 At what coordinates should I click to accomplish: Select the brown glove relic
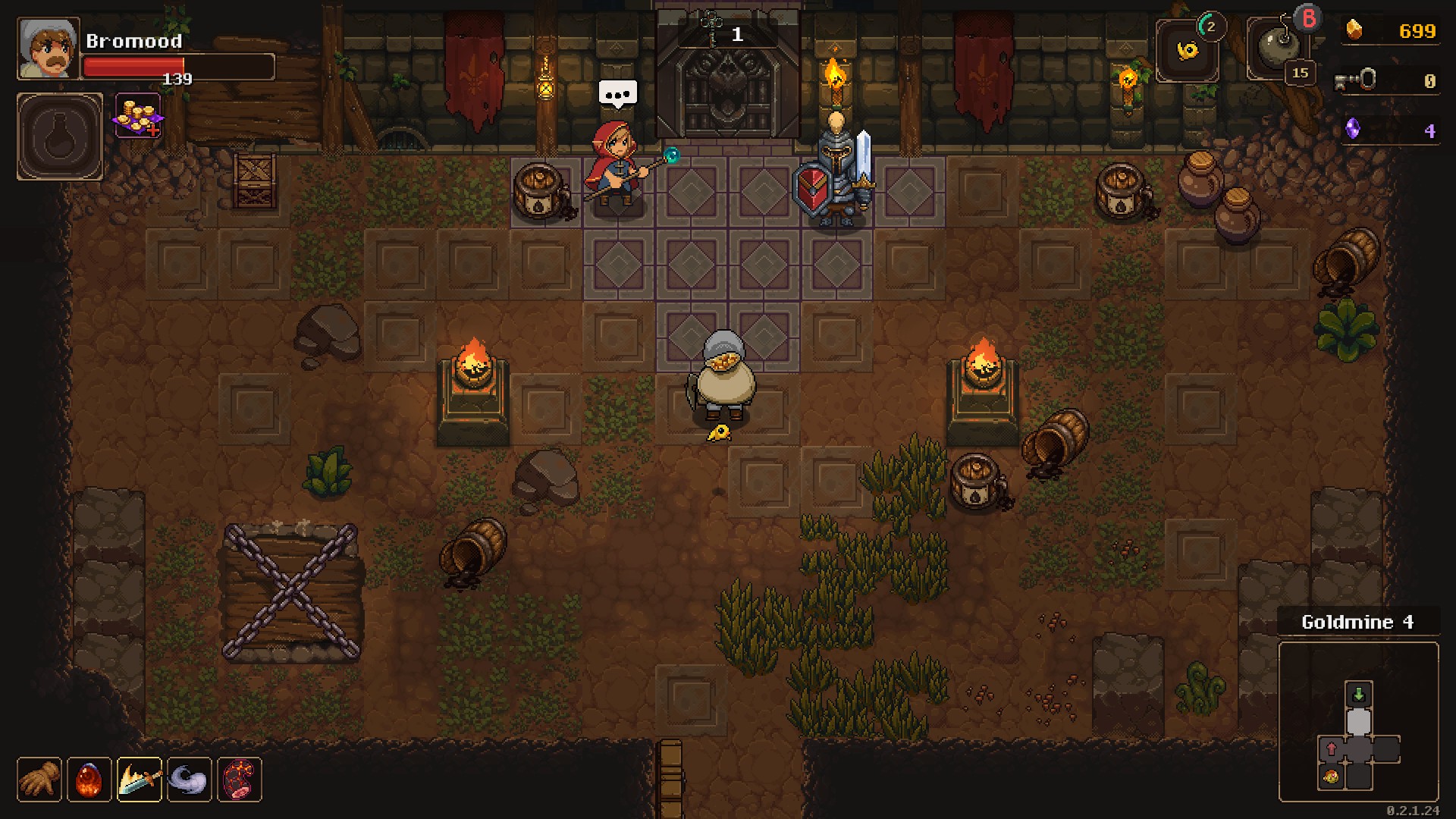pos(39,779)
